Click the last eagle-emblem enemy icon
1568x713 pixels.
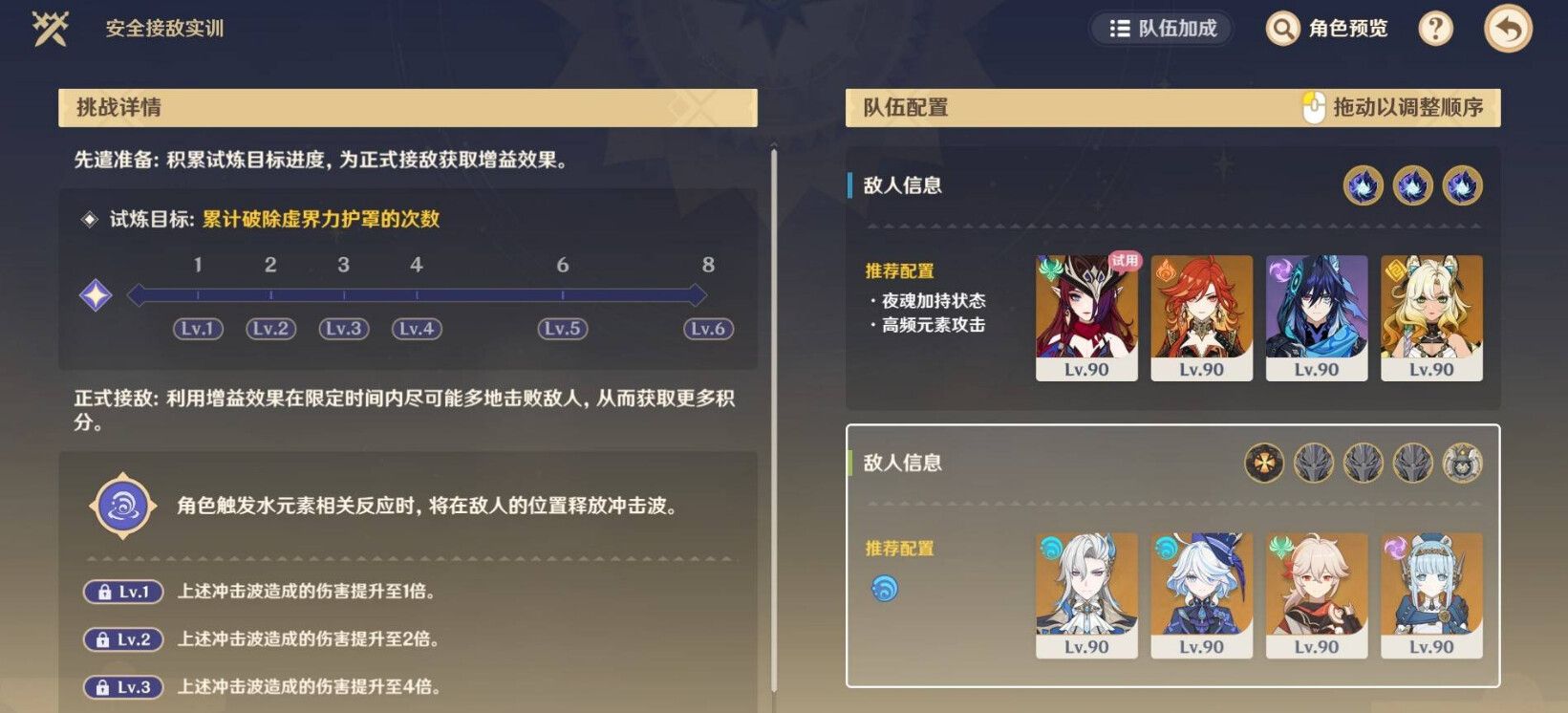[x=1463, y=462]
